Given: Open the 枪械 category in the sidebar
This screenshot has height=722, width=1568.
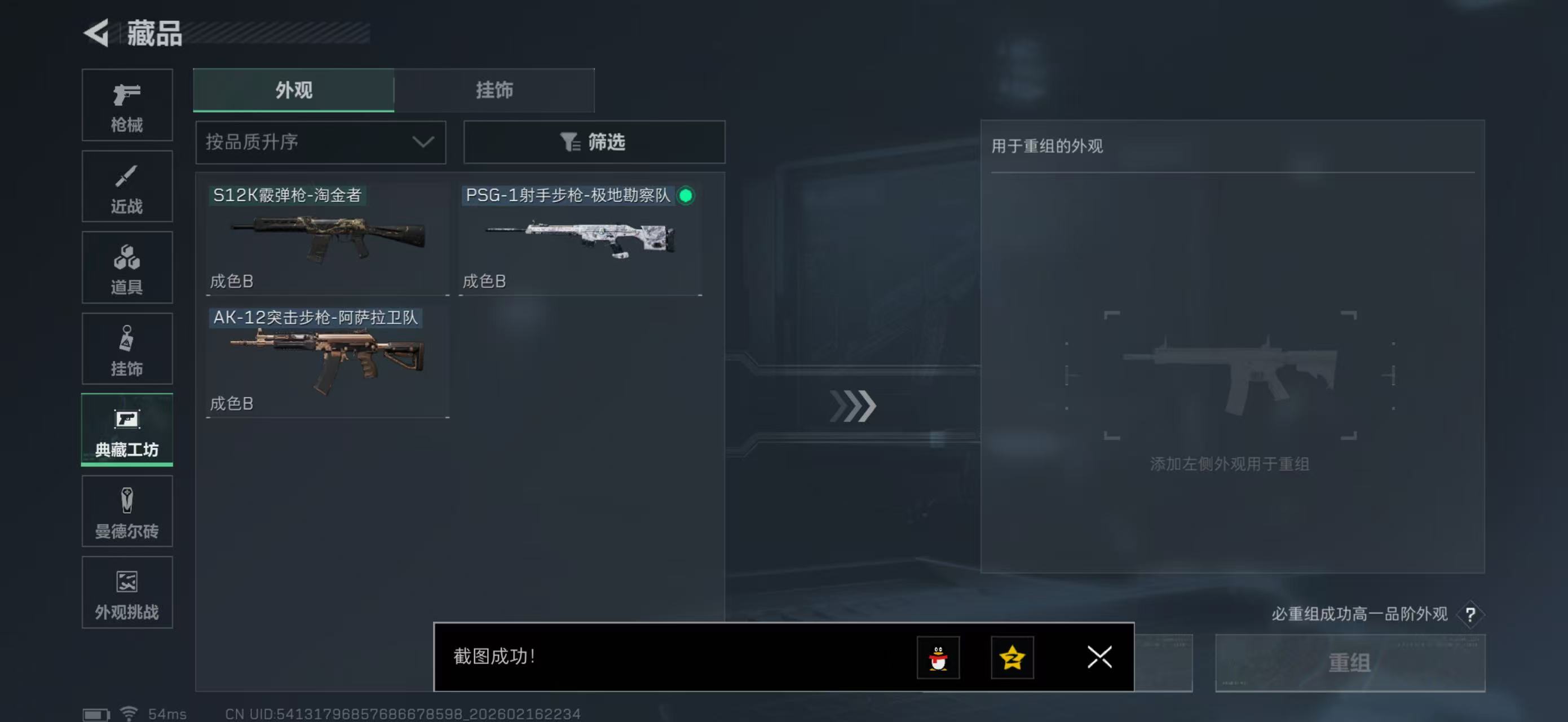Looking at the screenshot, I should click(127, 105).
